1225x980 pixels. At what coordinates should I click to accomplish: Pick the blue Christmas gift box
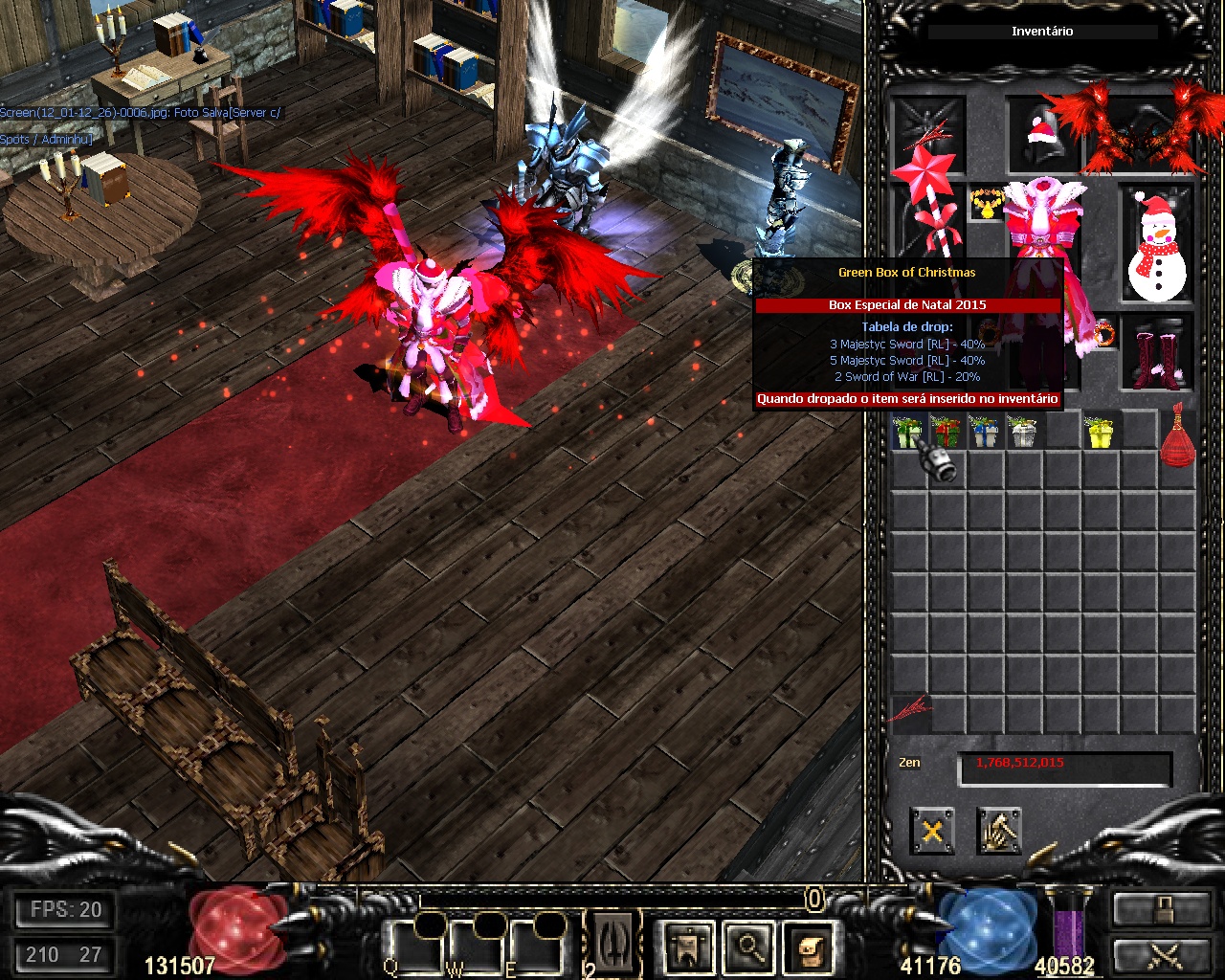click(x=984, y=432)
